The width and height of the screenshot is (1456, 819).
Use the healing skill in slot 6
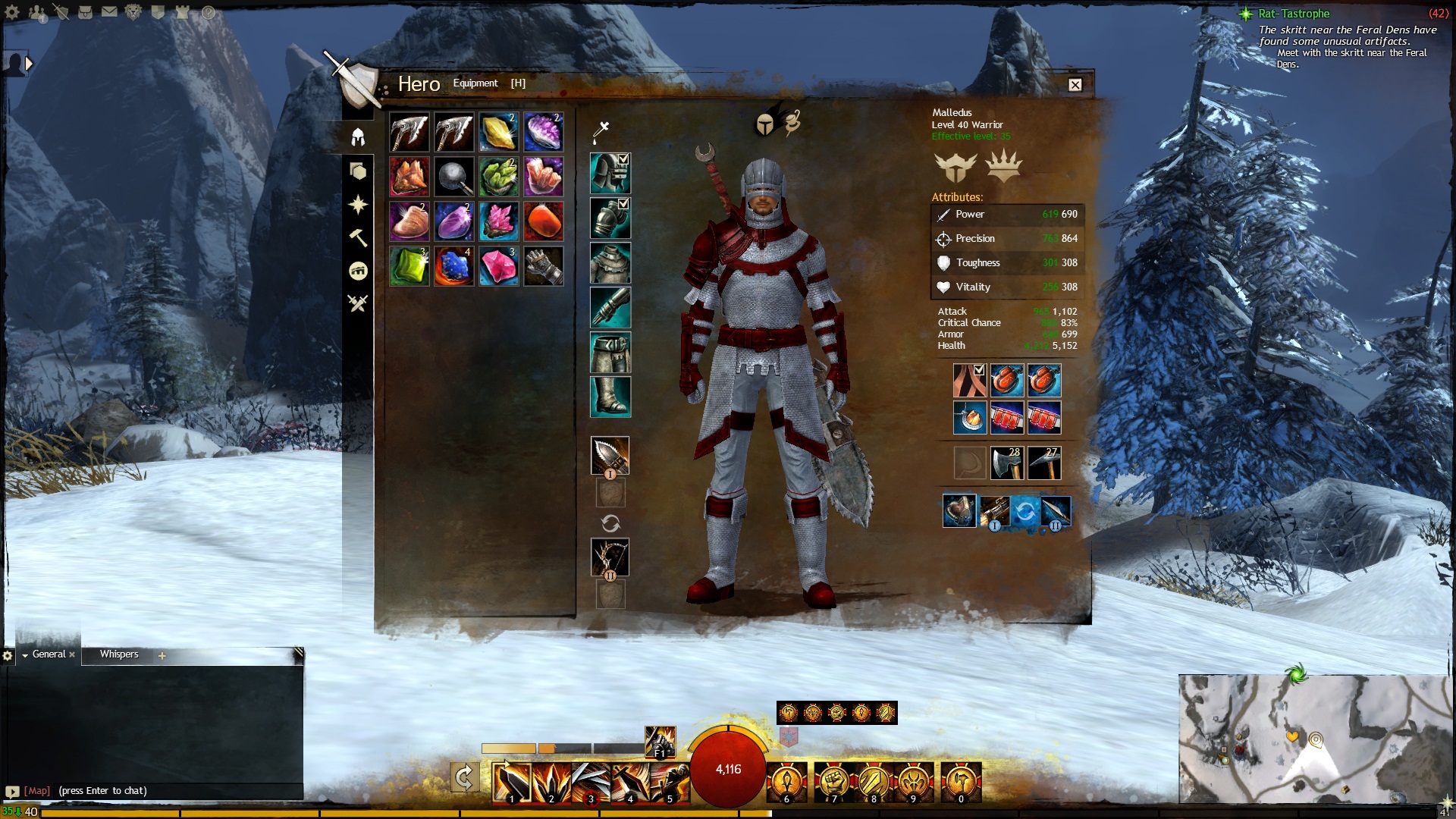786,783
